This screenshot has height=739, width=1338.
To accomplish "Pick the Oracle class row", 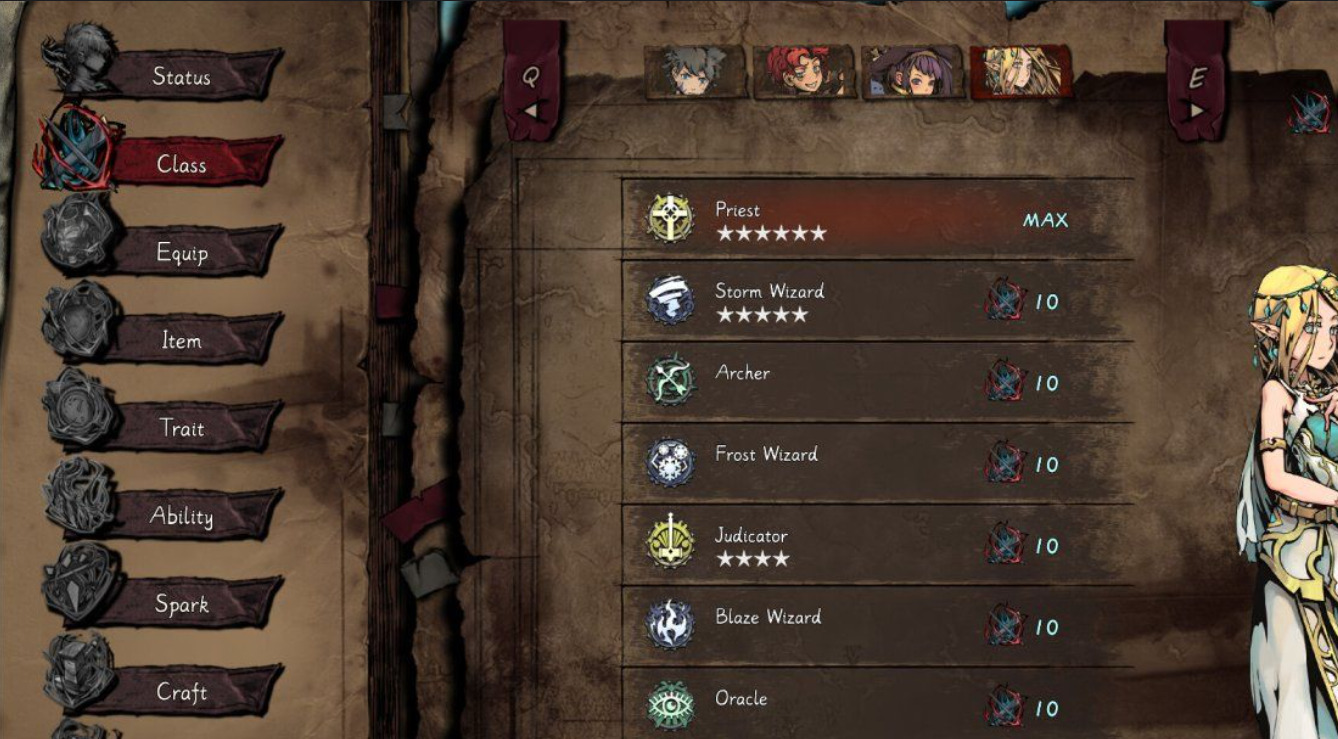I will 876,705.
